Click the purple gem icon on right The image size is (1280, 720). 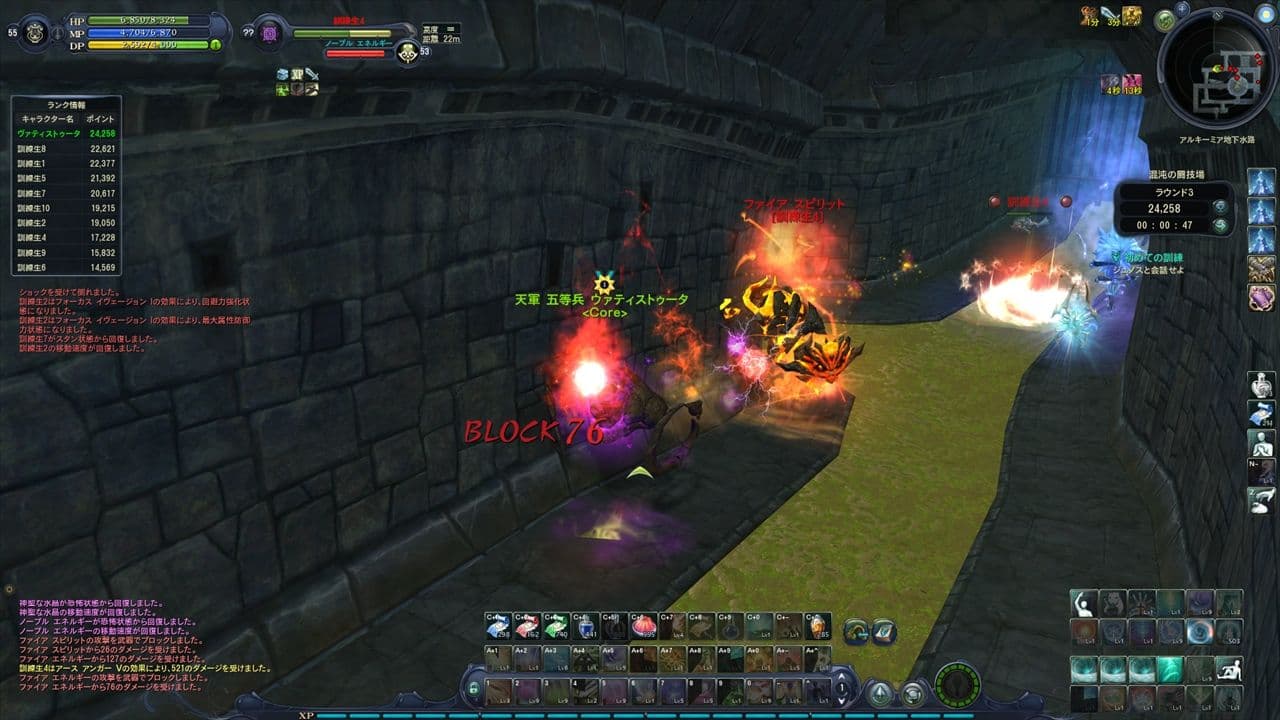coord(1261,297)
